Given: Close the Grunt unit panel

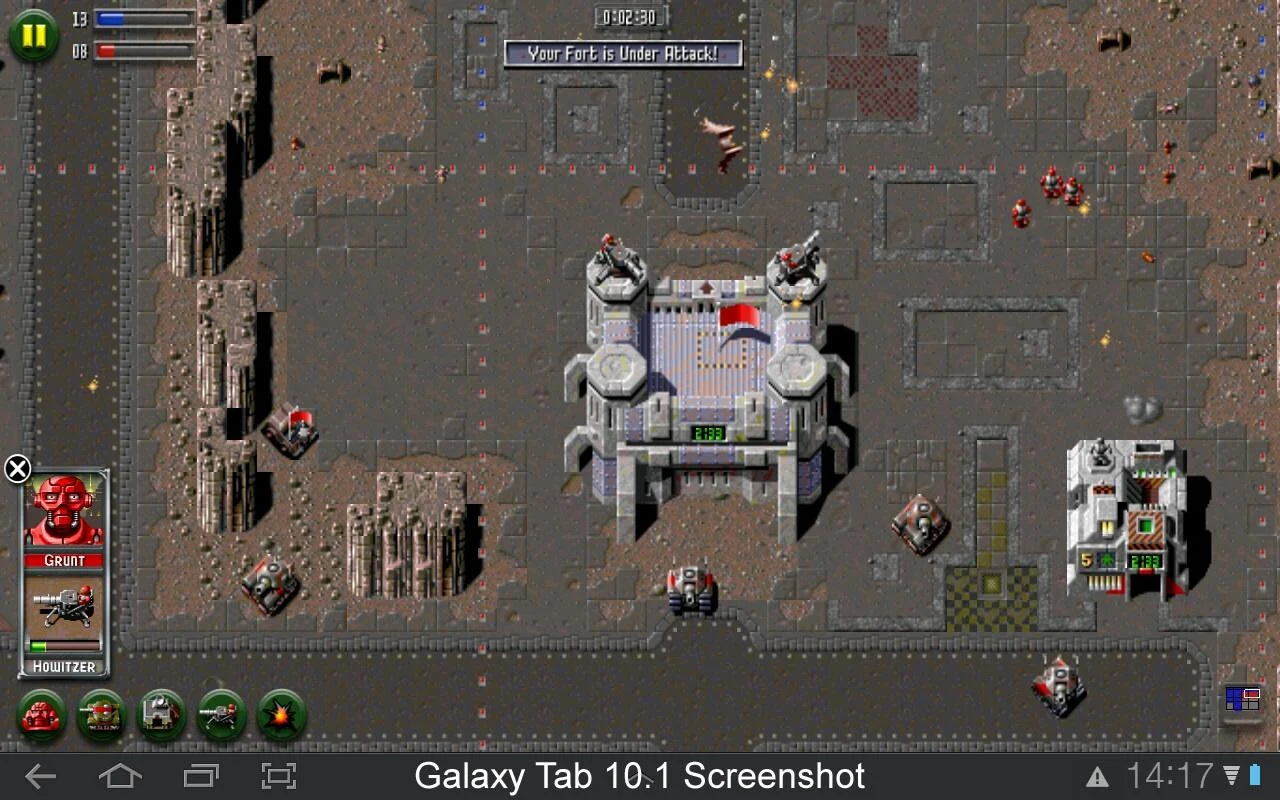Looking at the screenshot, I should pyautogui.click(x=18, y=468).
